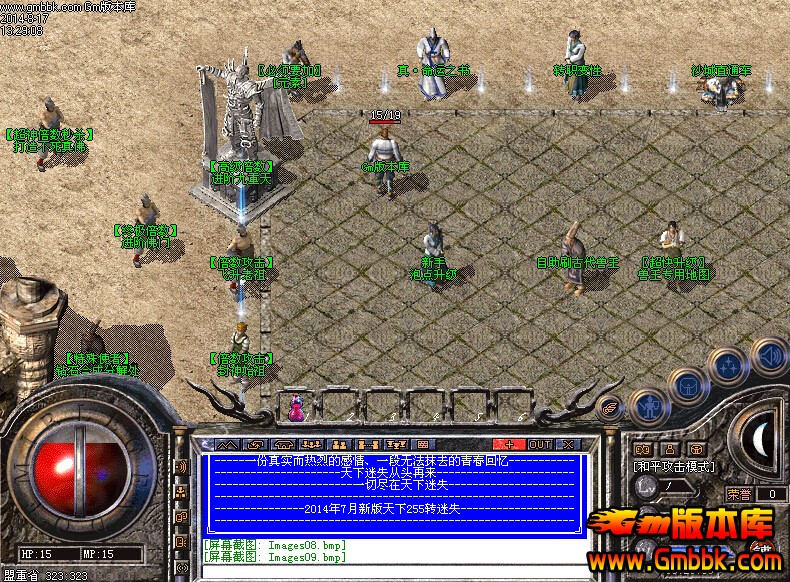
Task: Click the red plus button above chat
Action: (510, 444)
